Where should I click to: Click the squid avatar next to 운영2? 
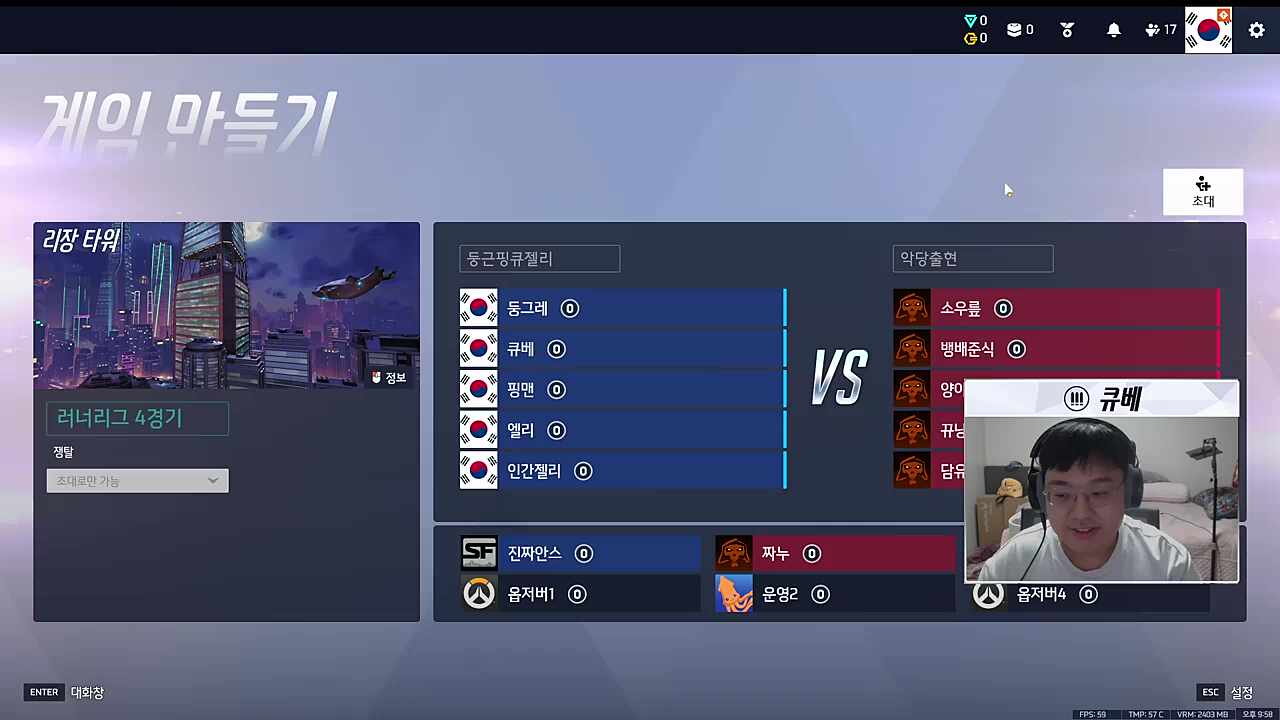(x=733, y=593)
